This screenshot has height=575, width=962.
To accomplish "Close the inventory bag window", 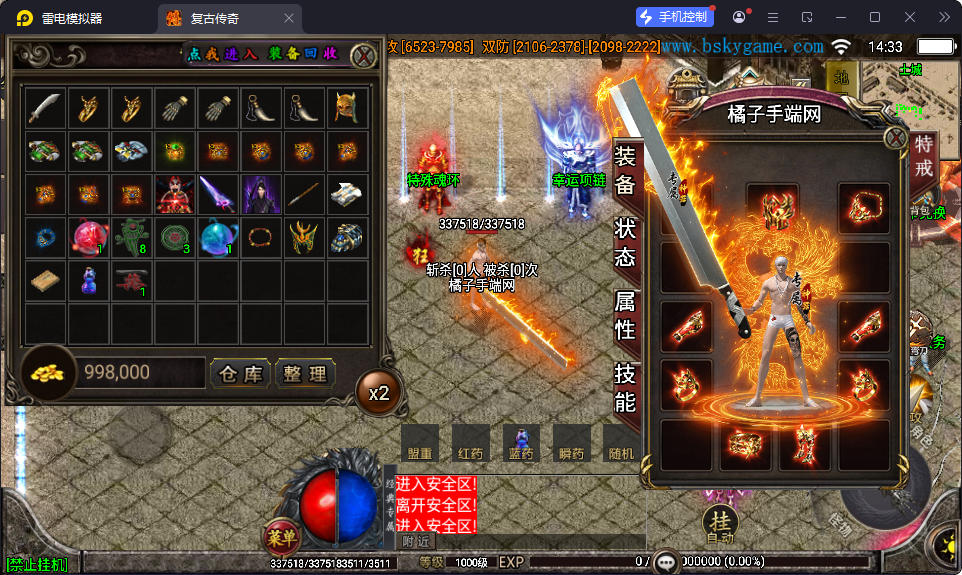I will tap(364, 56).
